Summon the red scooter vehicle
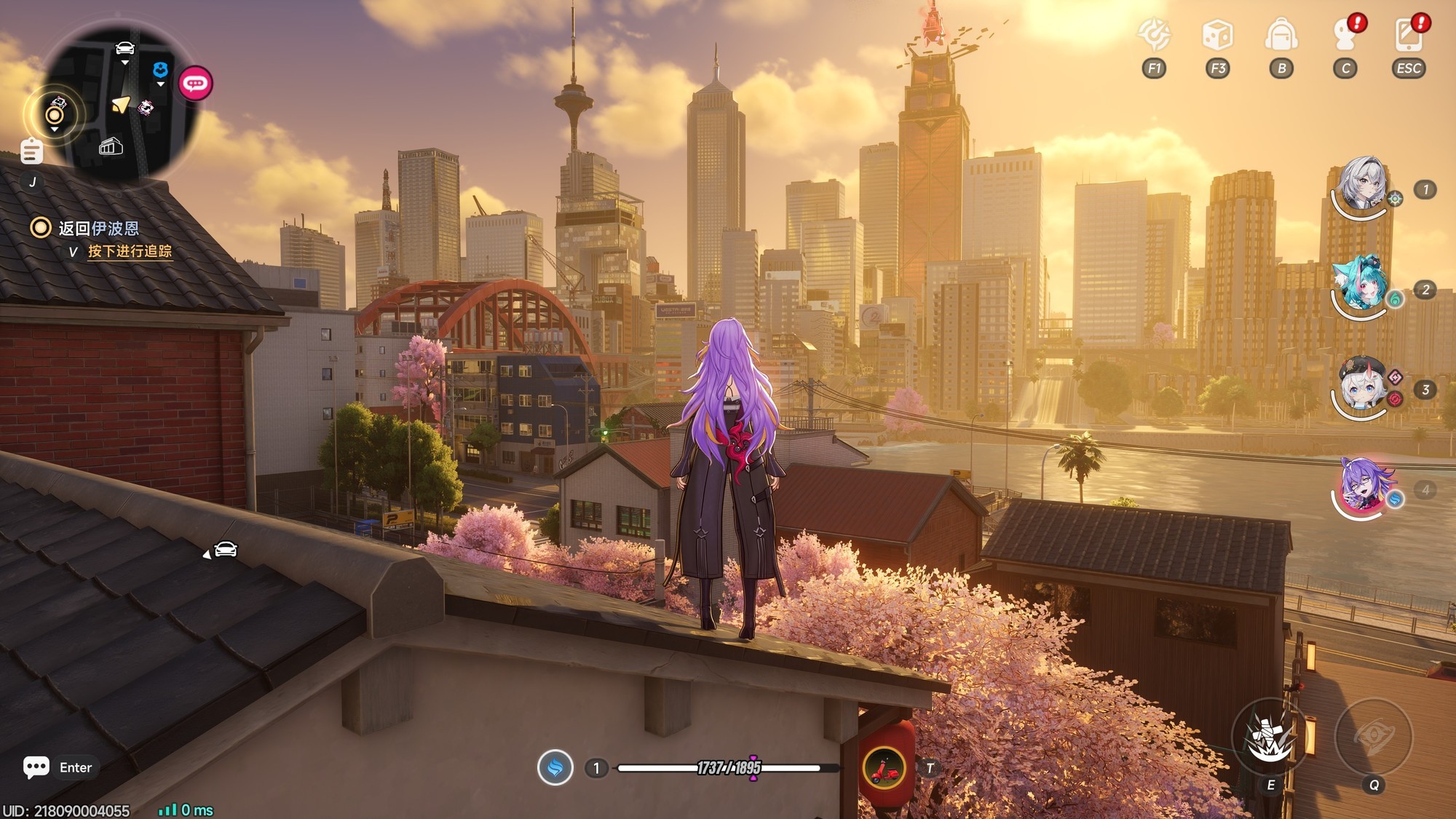1456x819 pixels. (885, 768)
